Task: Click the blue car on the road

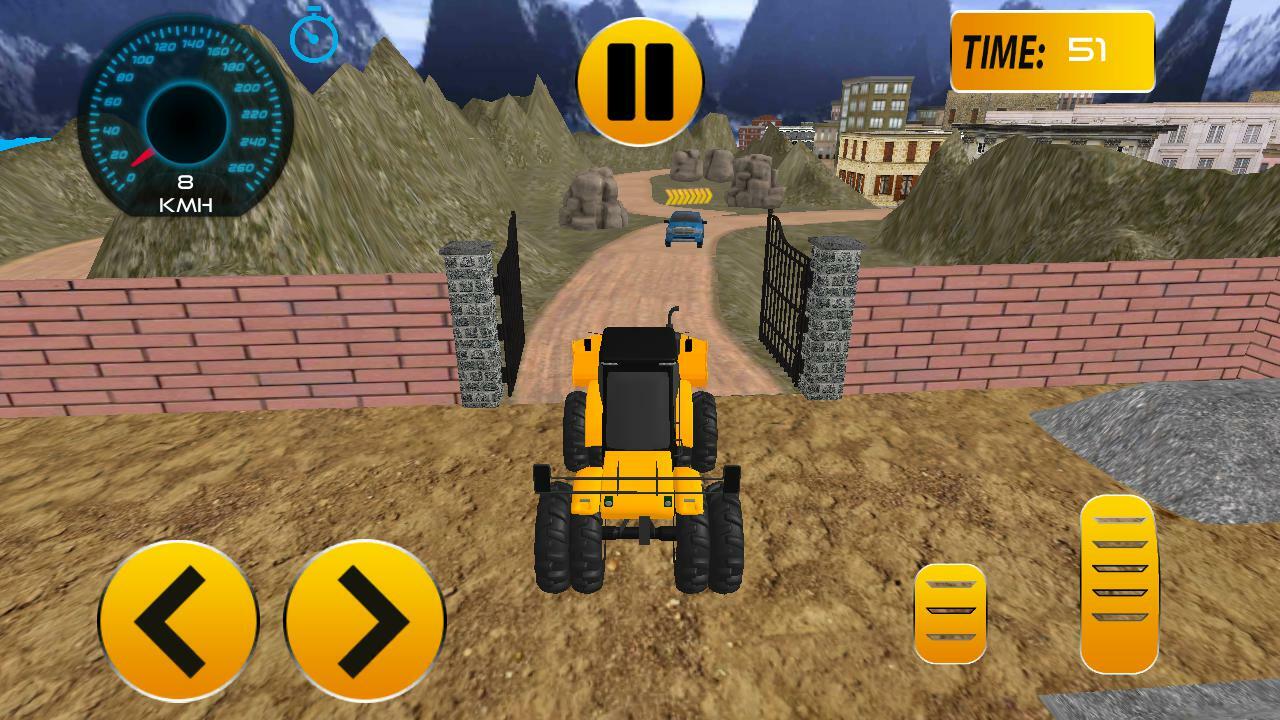Action: (683, 230)
